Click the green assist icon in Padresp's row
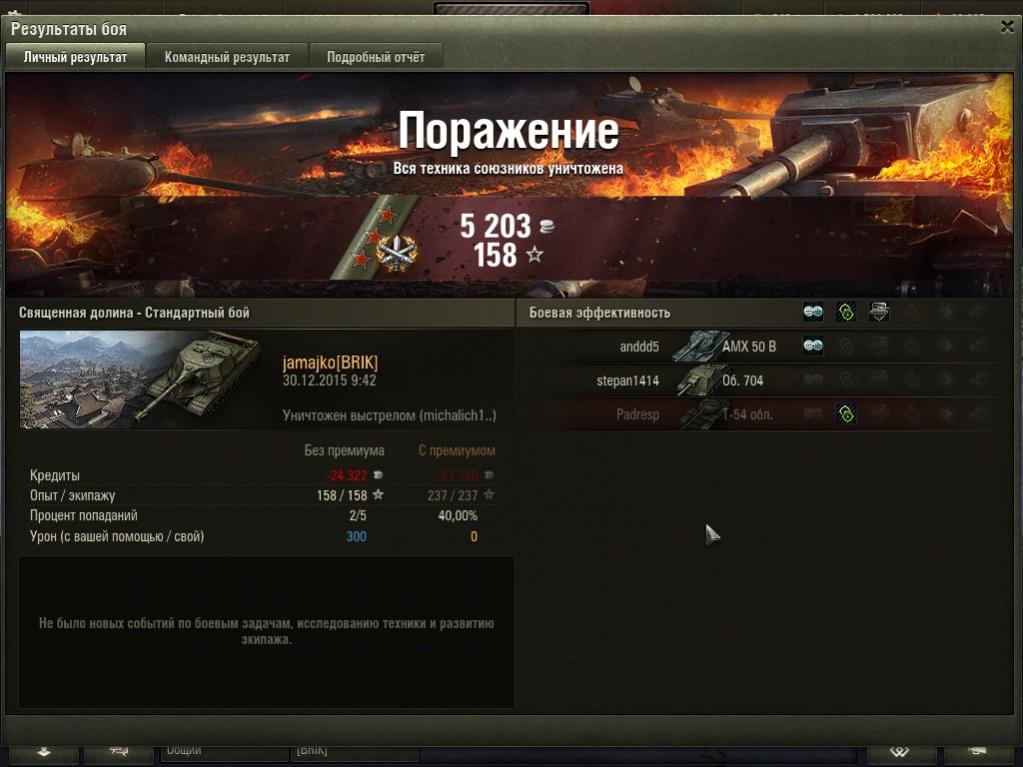This screenshot has width=1023, height=767. click(846, 414)
